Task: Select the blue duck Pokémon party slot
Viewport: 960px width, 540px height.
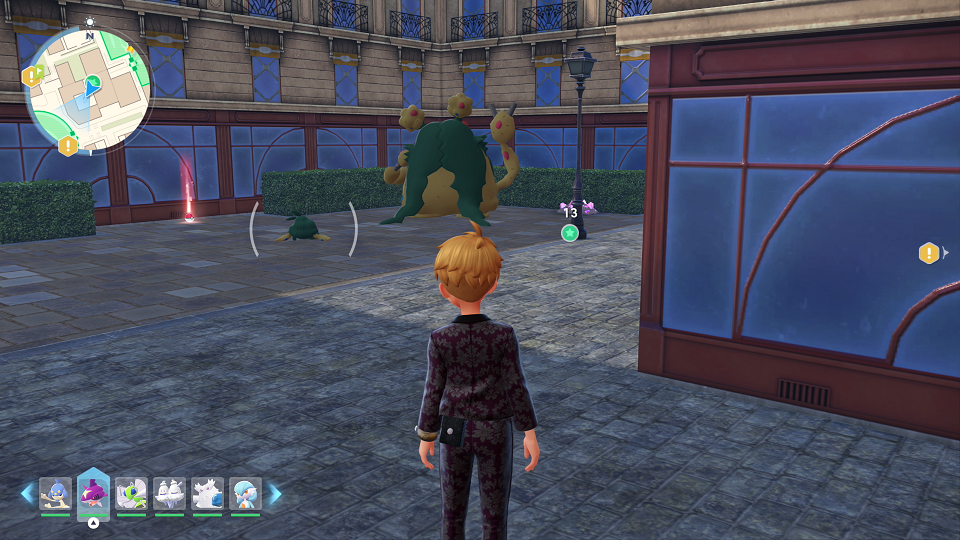Action: pyautogui.click(x=55, y=494)
